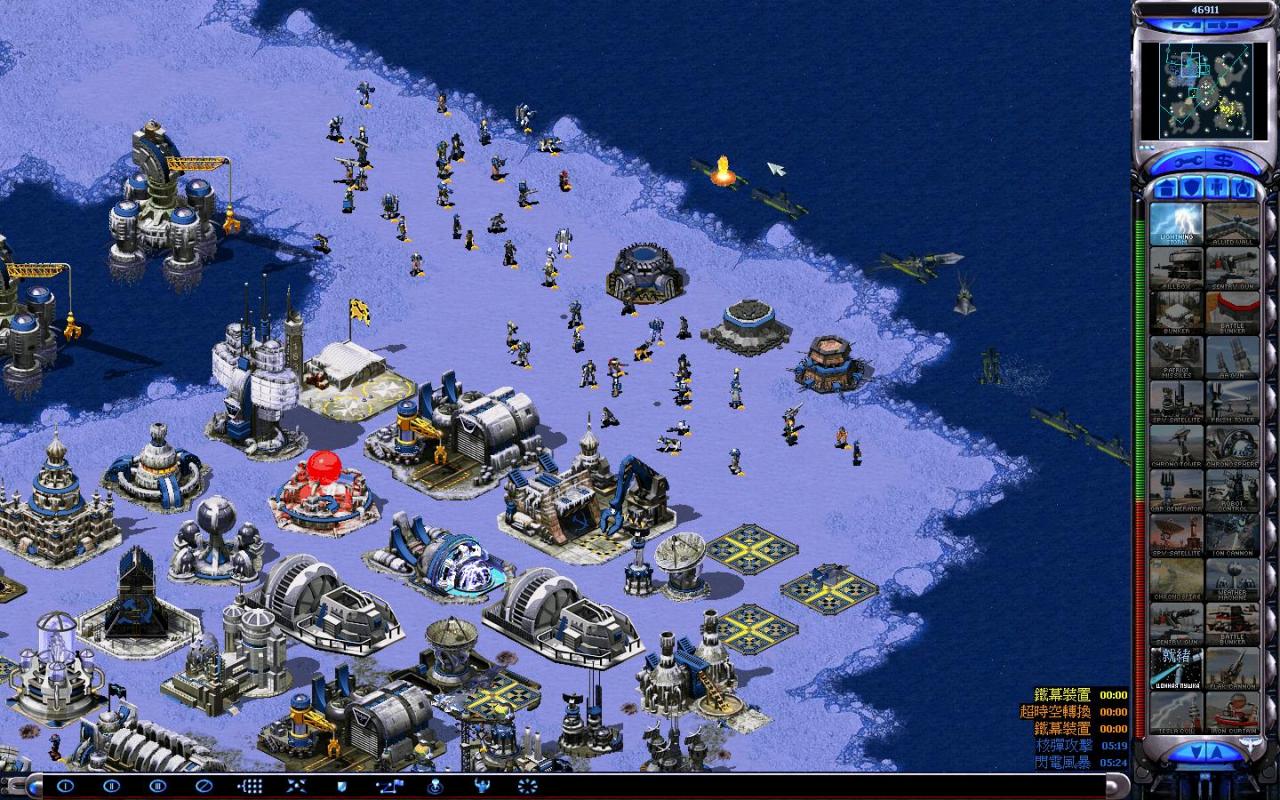Choose the Pillbox defense icon
This screenshot has width=1280, height=800.
(1176, 268)
